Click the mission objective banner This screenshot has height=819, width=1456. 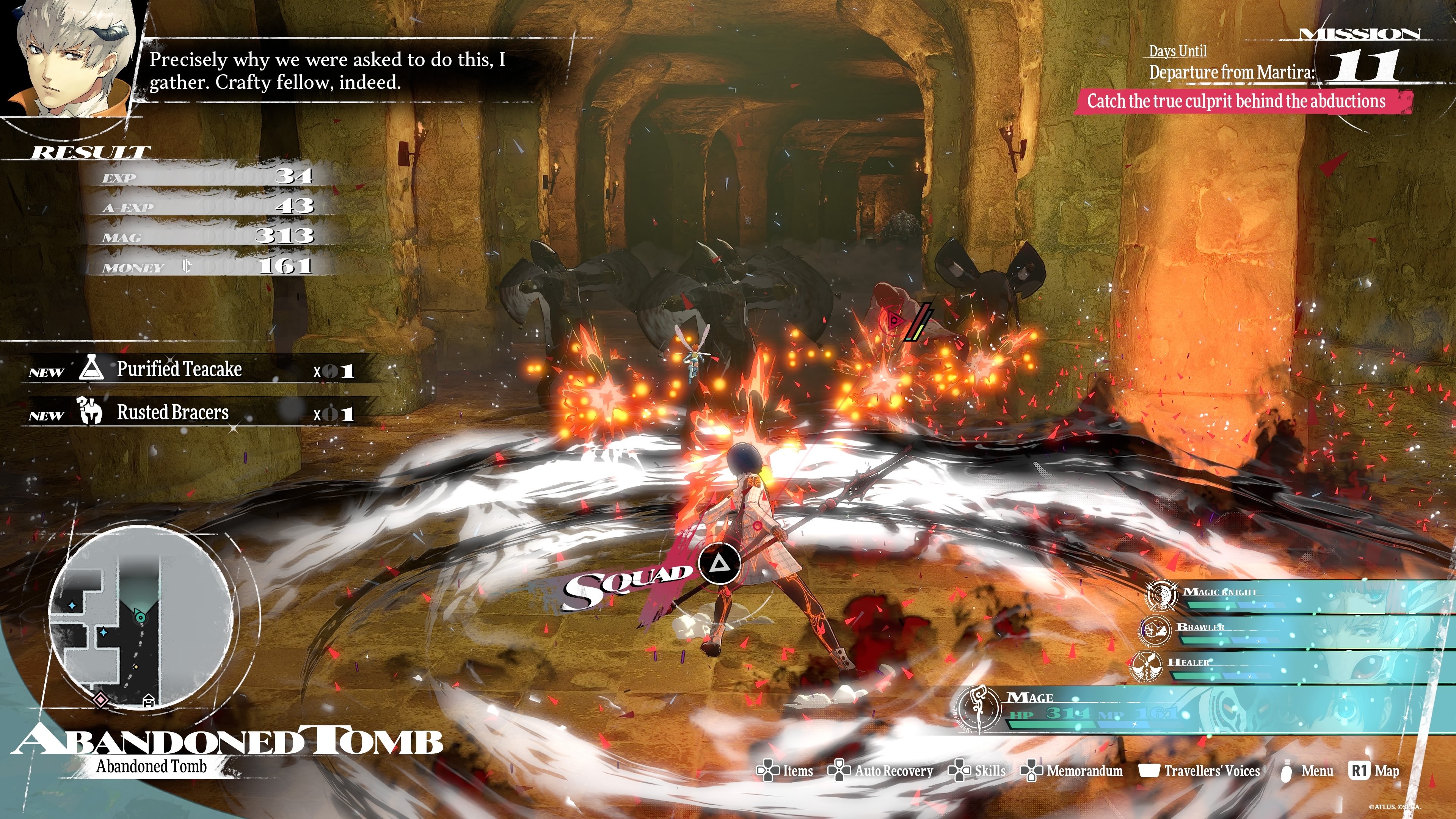(1238, 102)
